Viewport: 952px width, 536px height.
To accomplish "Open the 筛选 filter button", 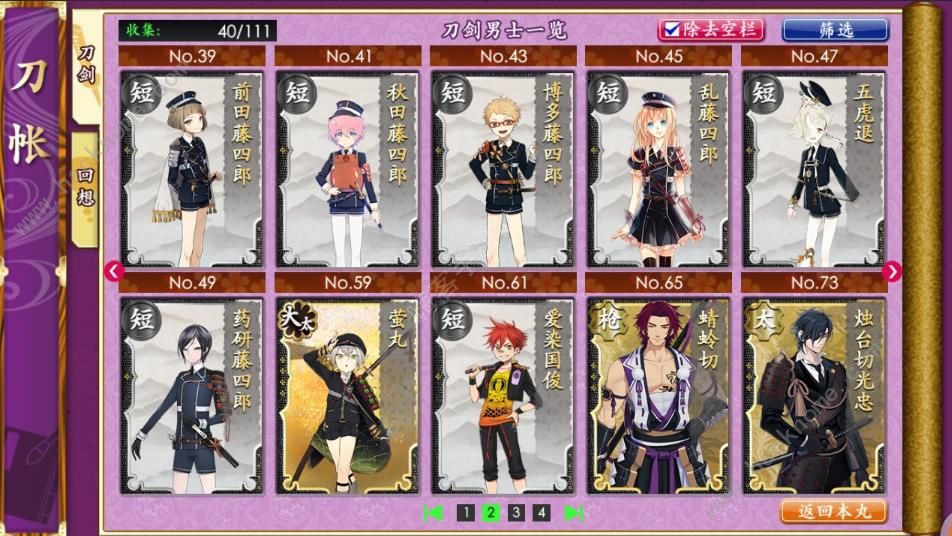I will point(834,29).
